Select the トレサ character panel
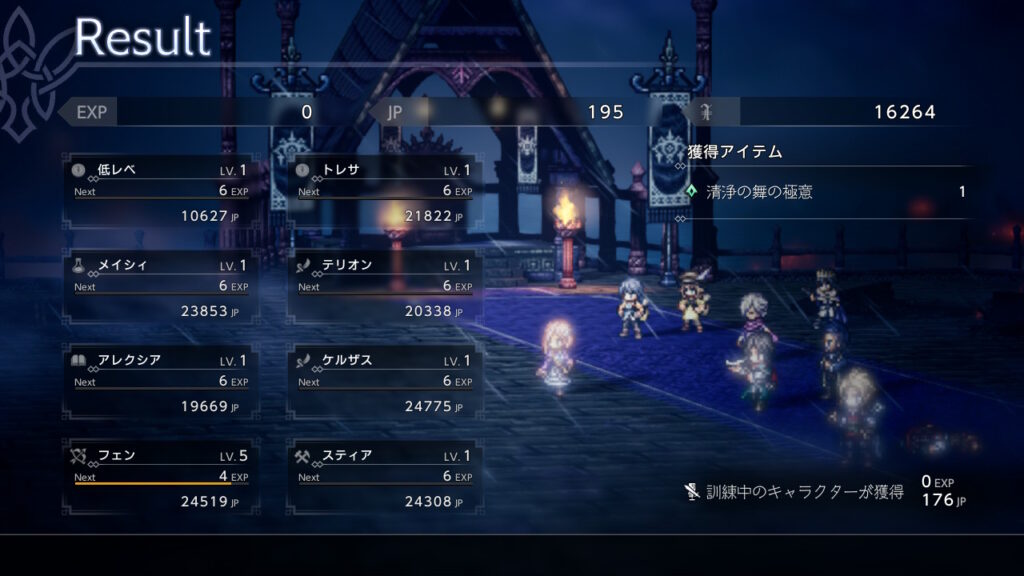 [385, 190]
